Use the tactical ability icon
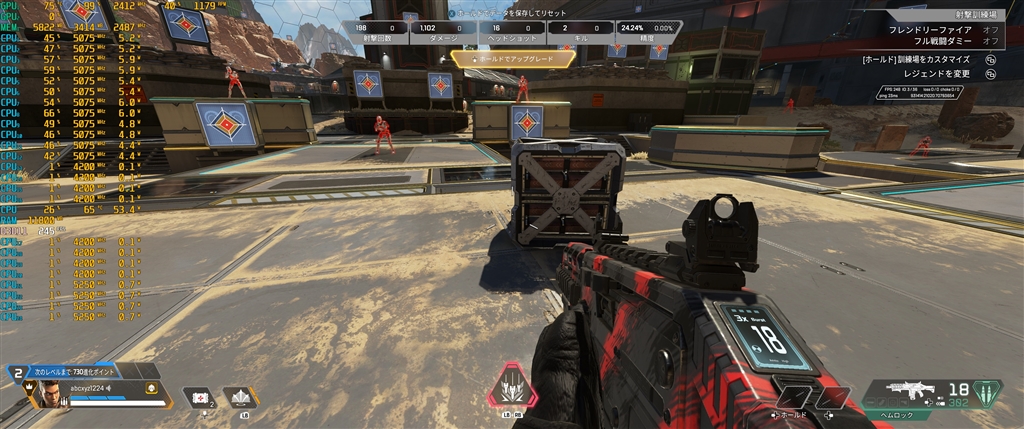The image size is (1024, 429). pyautogui.click(x=240, y=397)
